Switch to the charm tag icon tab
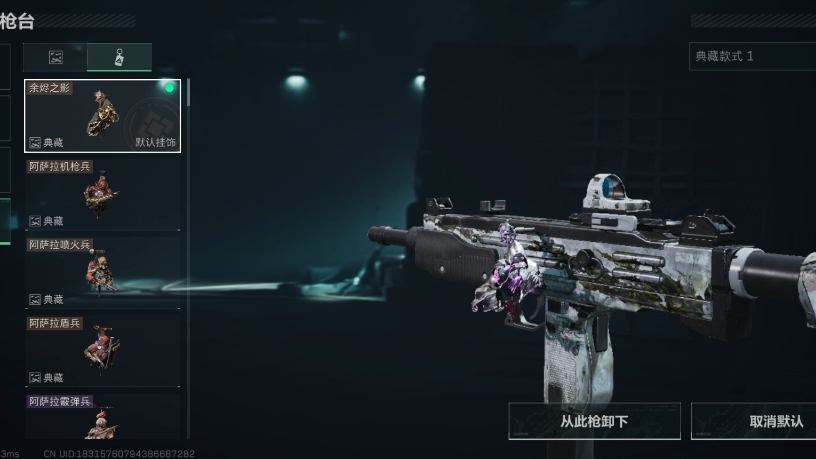This screenshot has height=459, width=816. [x=119, y=57]
